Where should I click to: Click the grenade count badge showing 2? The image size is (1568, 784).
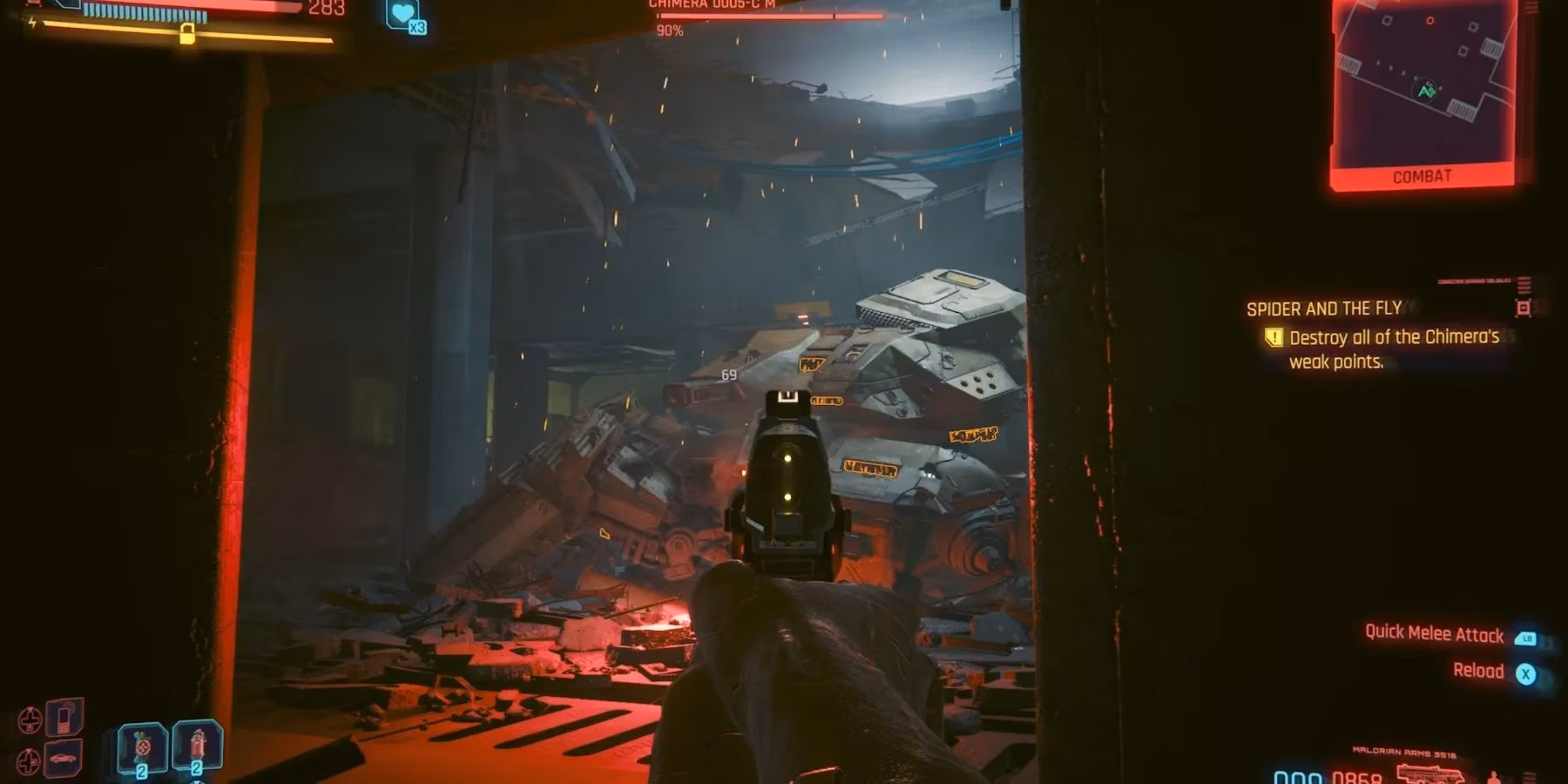point(144,769)
